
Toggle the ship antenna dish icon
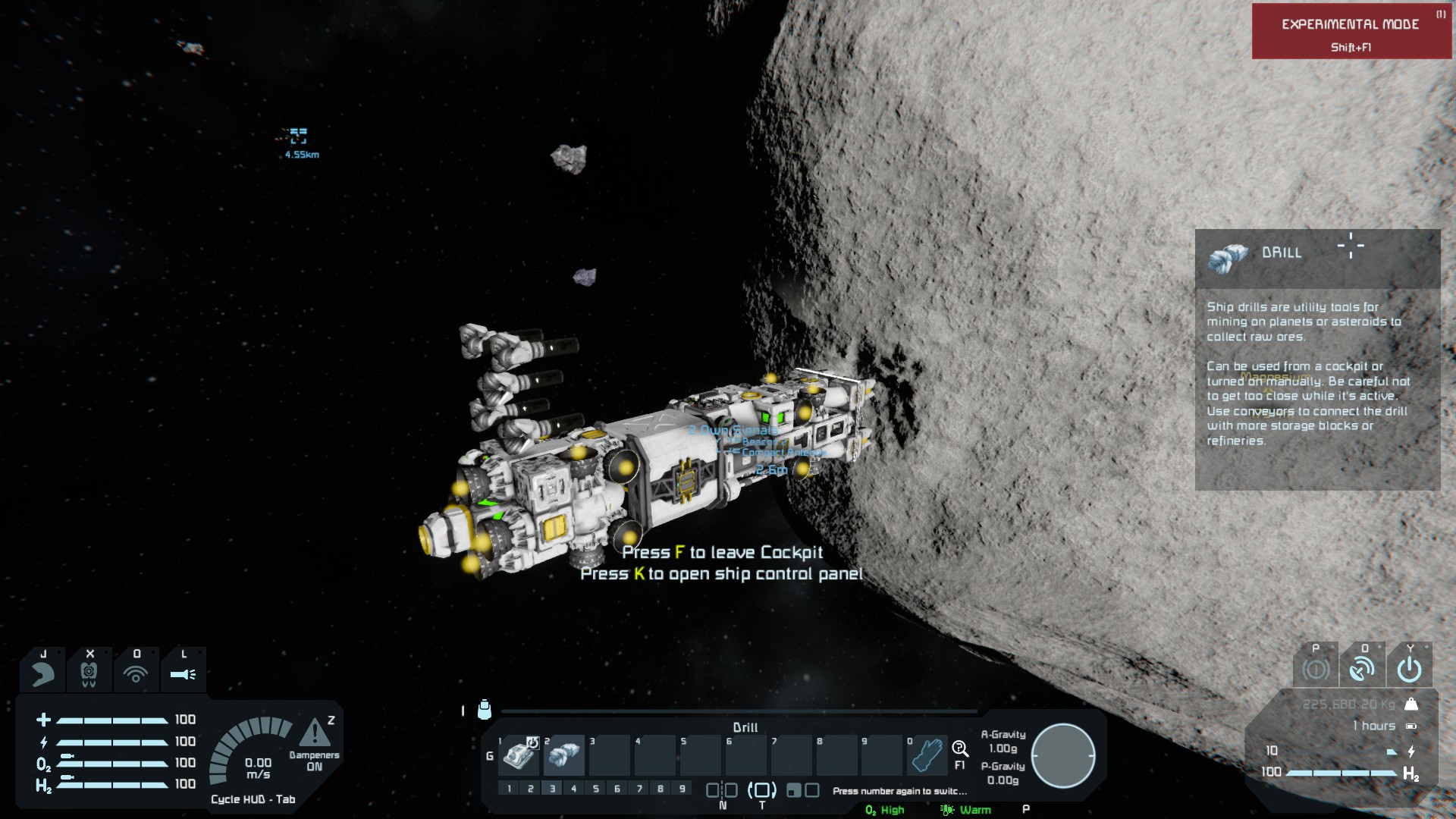coord(1362,669)
